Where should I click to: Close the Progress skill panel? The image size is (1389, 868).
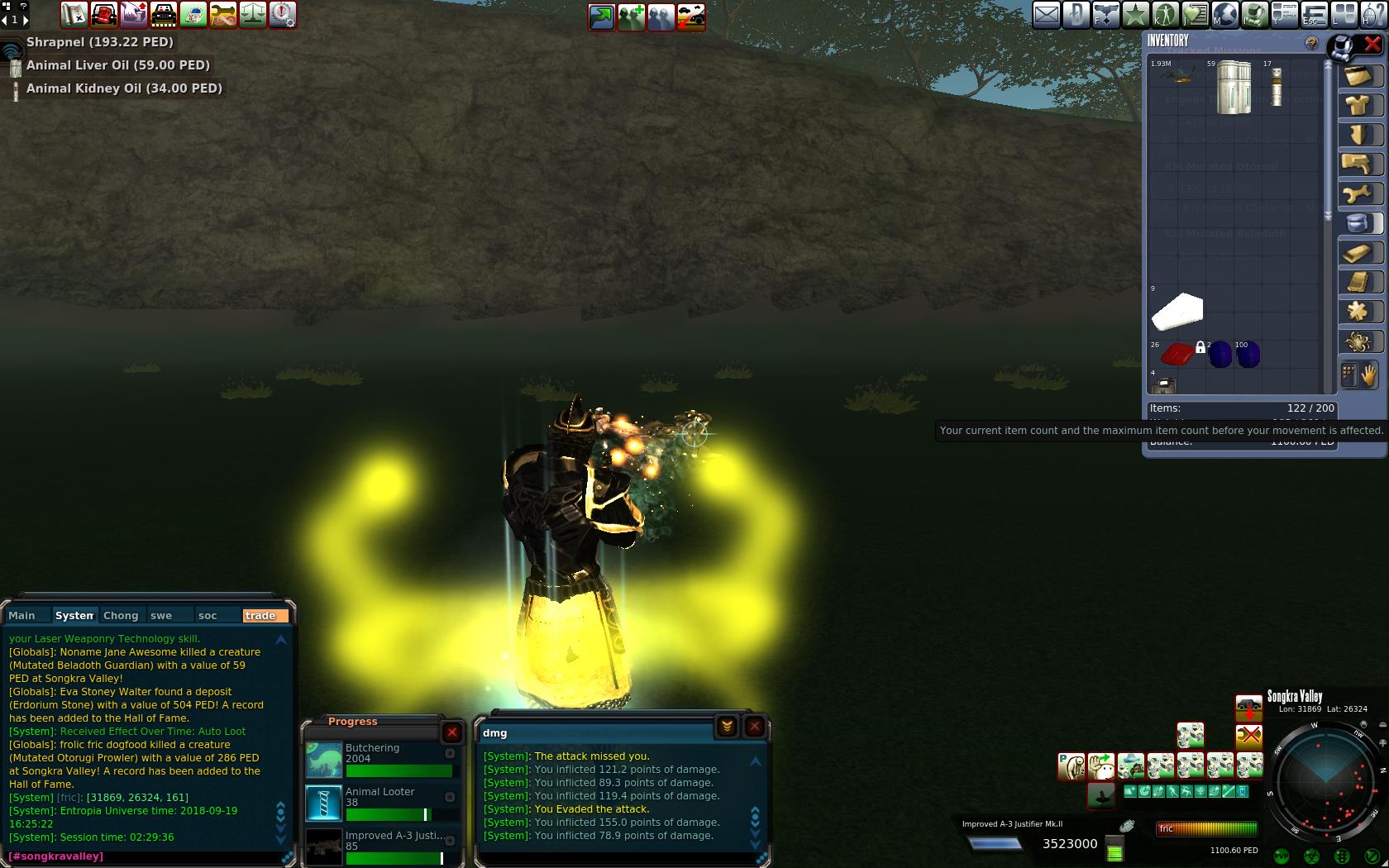pos(452,732)
